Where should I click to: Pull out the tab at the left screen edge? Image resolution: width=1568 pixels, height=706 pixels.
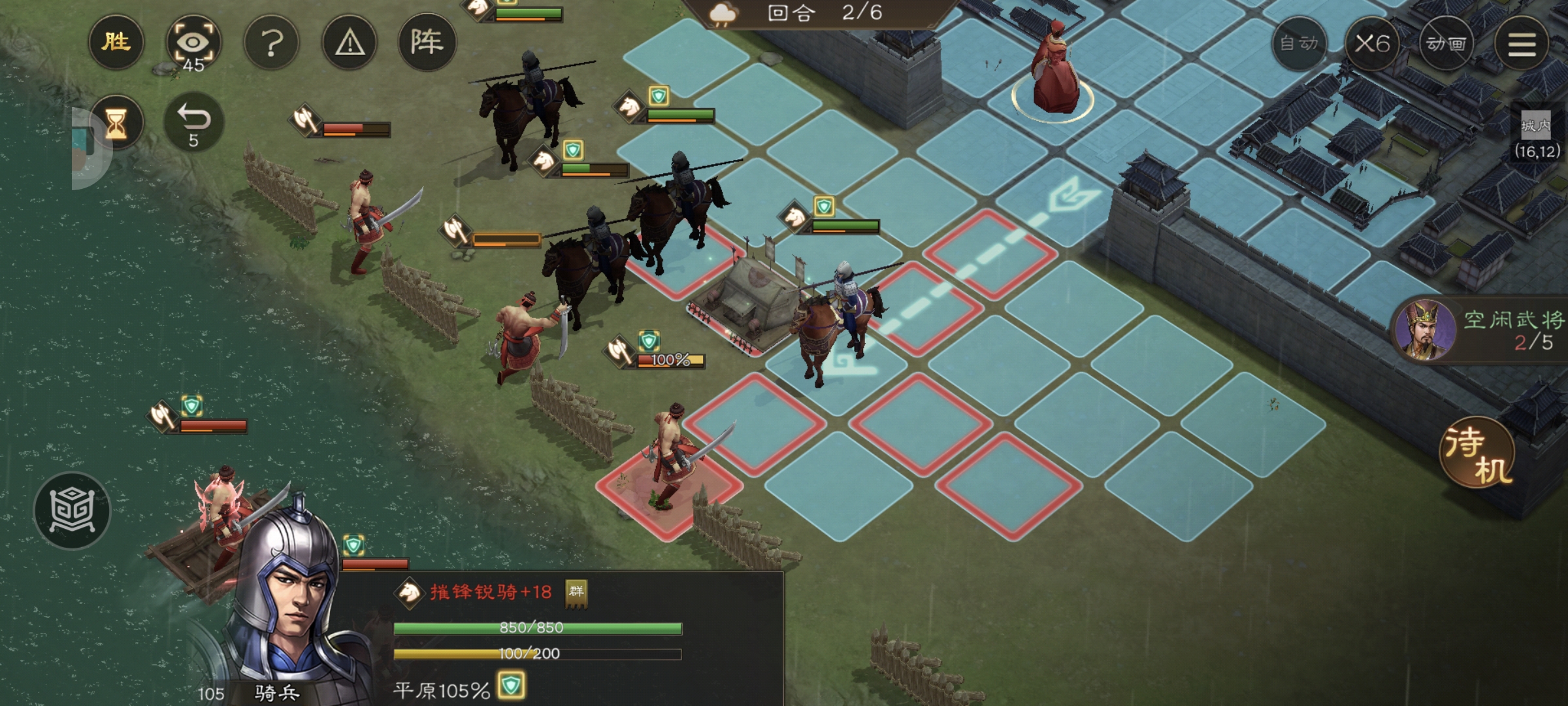(88, 149)
